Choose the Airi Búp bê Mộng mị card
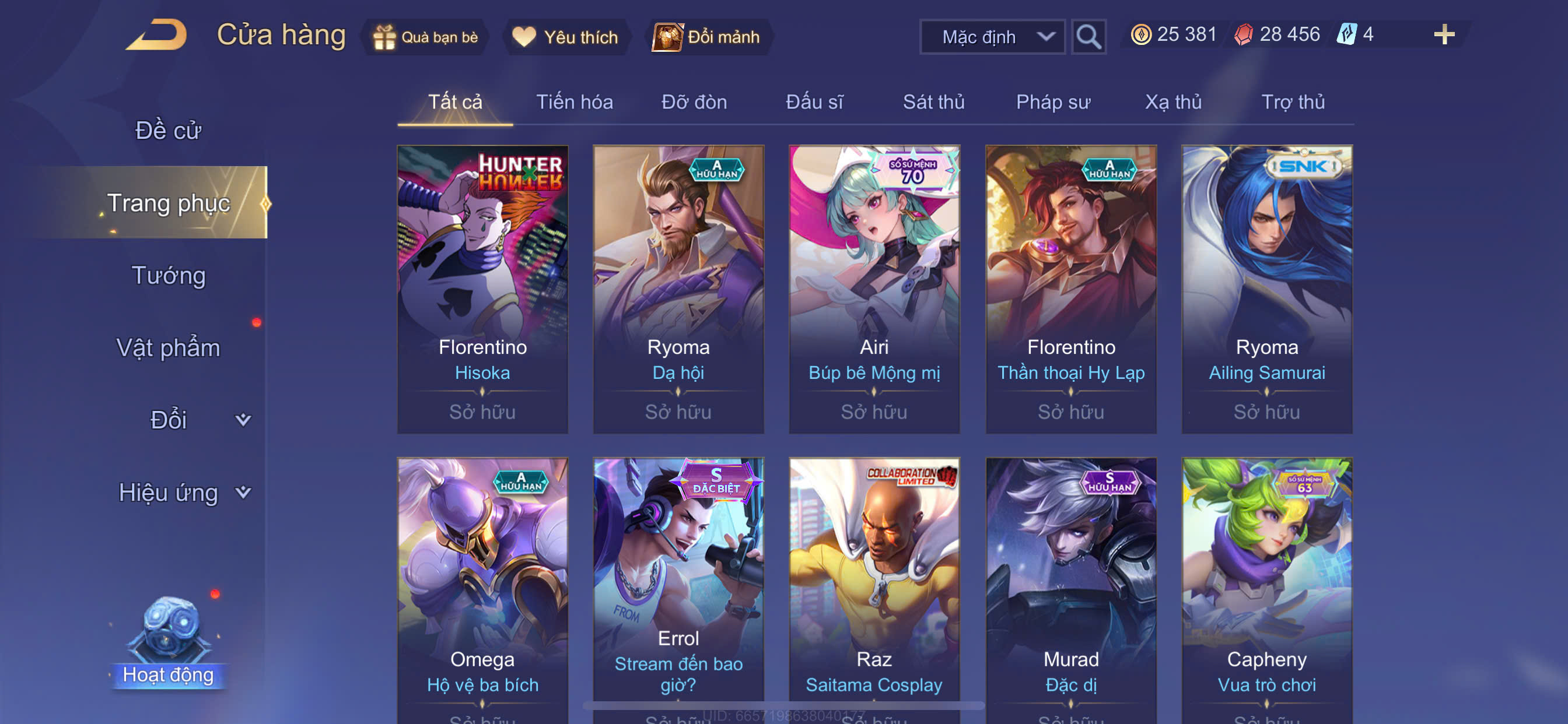Screen dimensions: 1568x724 pyautogui.click(x=874, y=289)
